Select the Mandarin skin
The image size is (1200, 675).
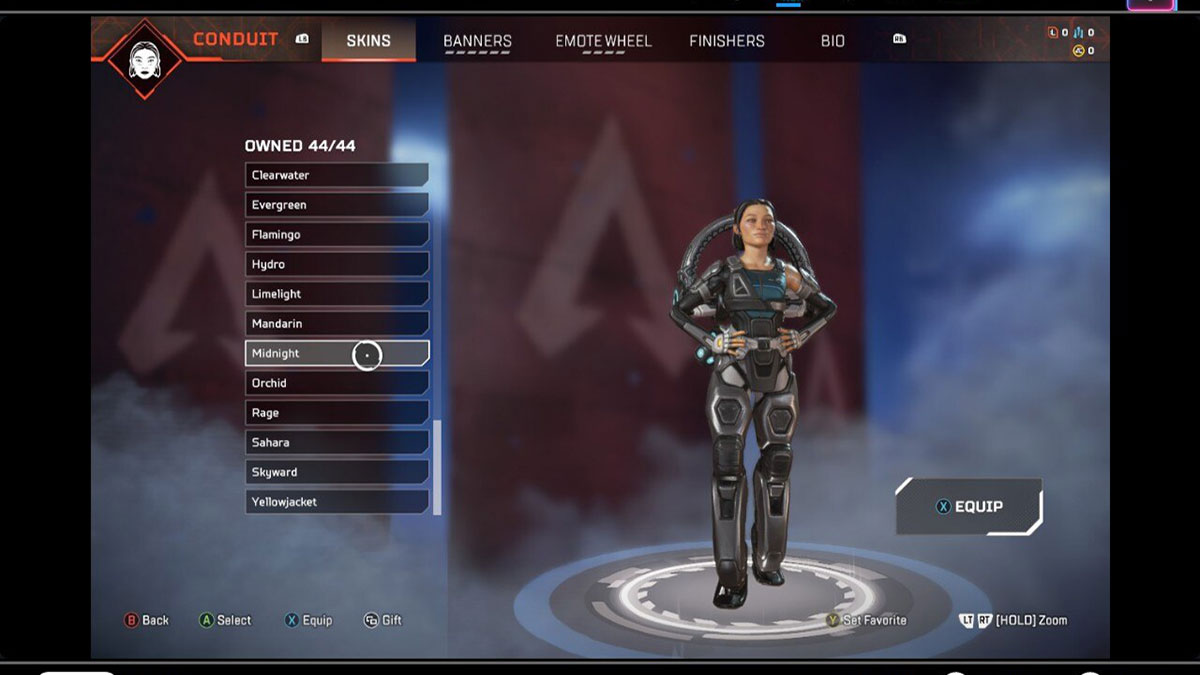[x=336, y=324]
